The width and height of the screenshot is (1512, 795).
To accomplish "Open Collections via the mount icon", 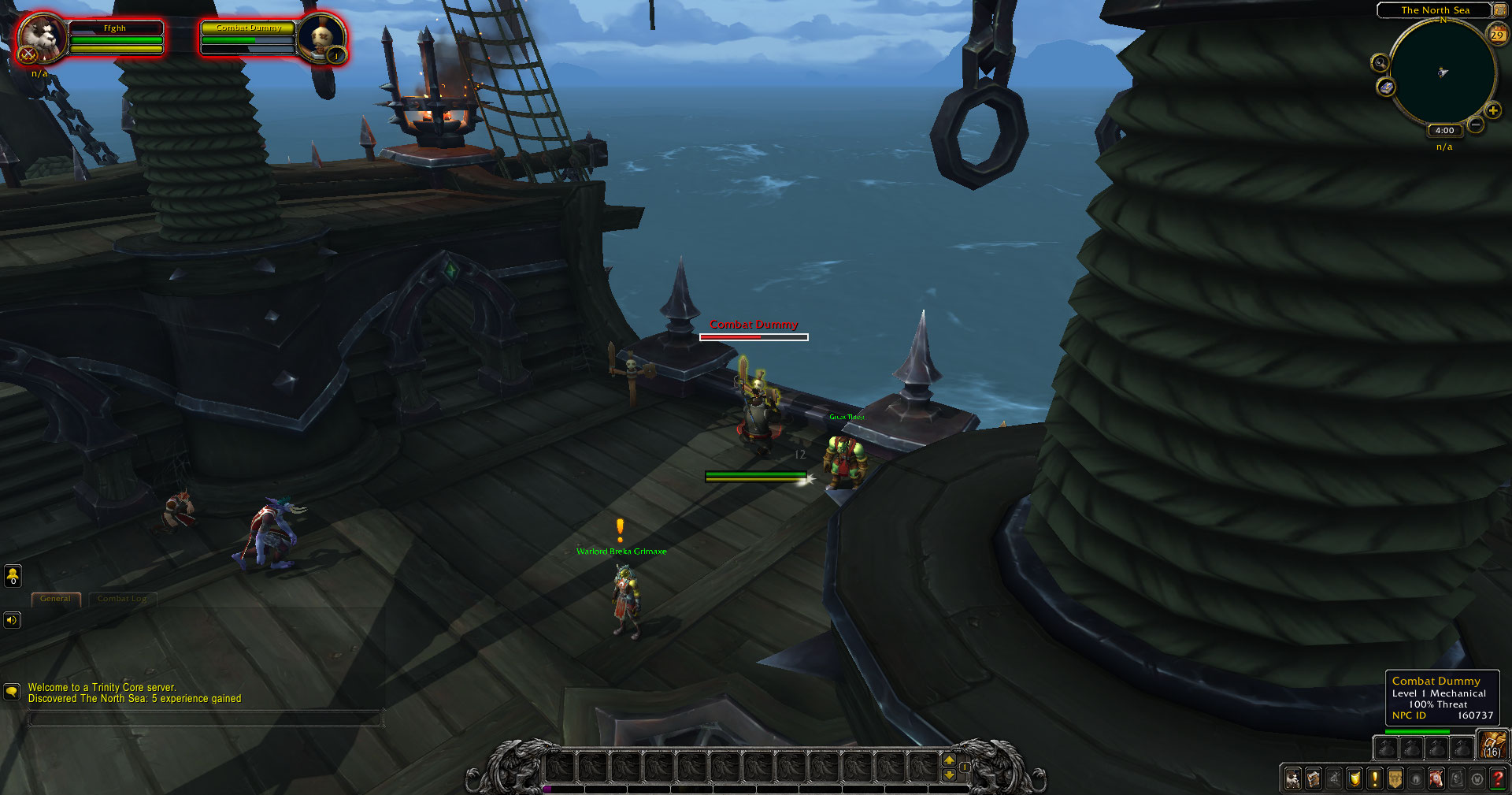I will pos(1436,778).
